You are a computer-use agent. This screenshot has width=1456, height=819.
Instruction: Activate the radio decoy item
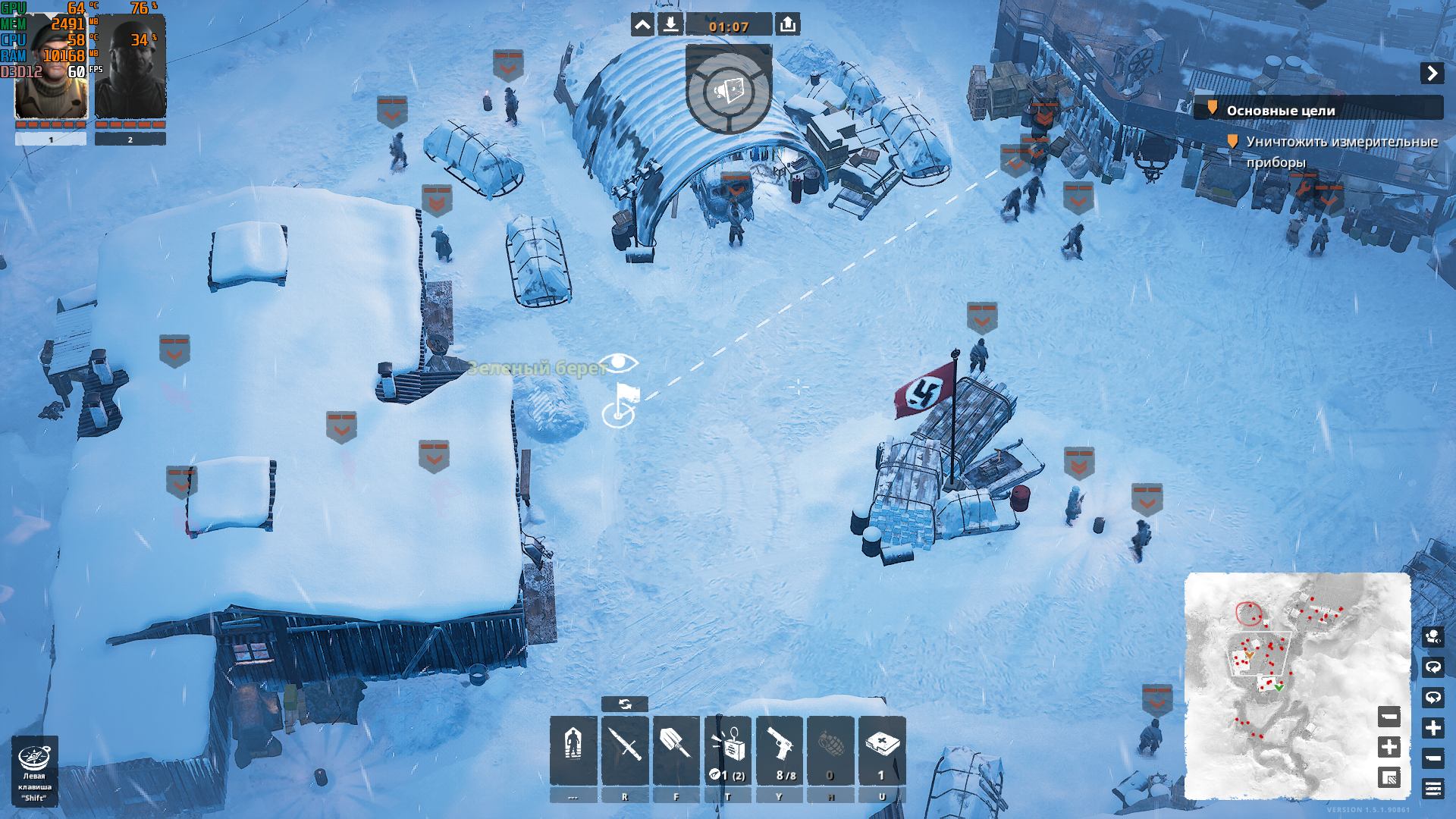coord(728,749)
